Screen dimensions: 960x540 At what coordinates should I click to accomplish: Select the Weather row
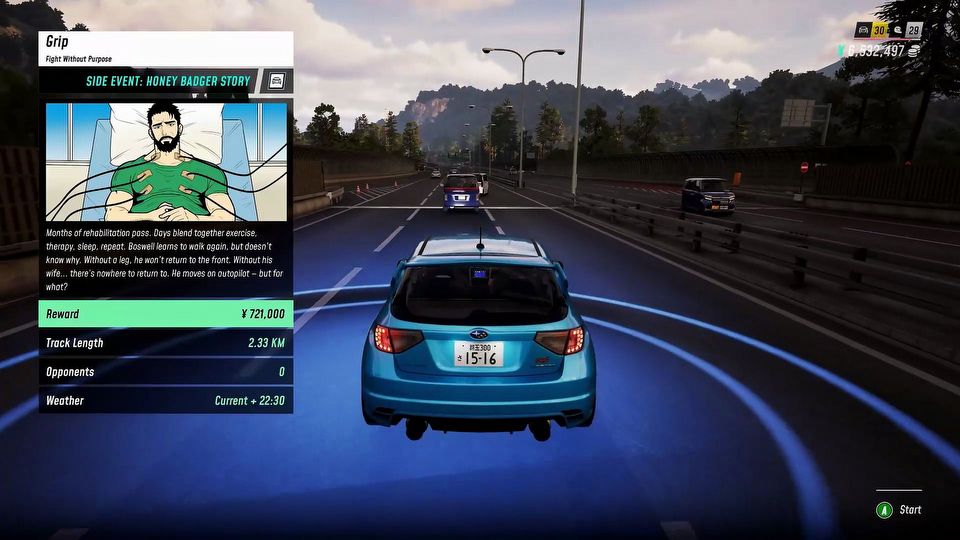coord(166,401)
